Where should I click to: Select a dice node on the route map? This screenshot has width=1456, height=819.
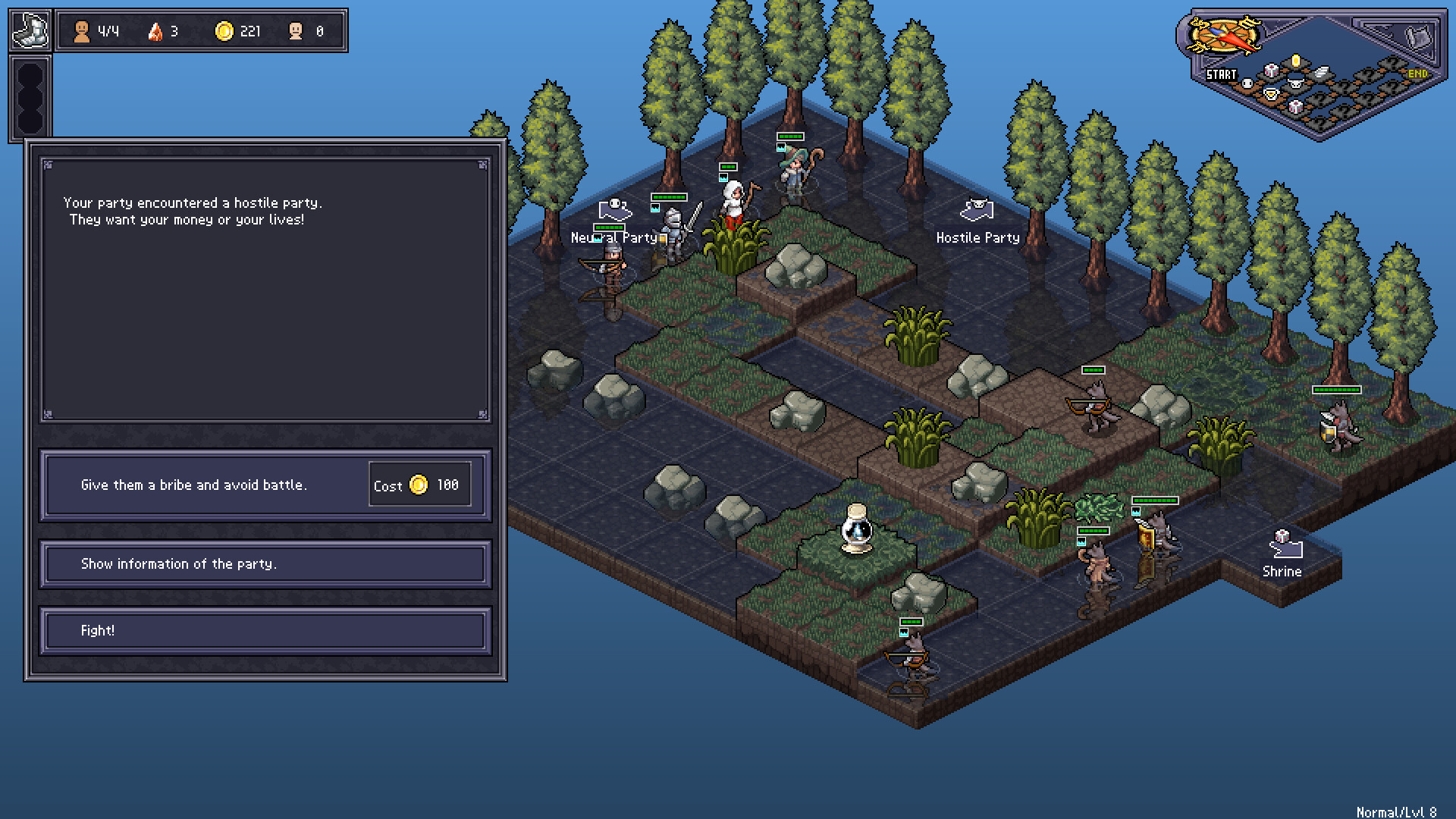click(x=1272, y=72)
